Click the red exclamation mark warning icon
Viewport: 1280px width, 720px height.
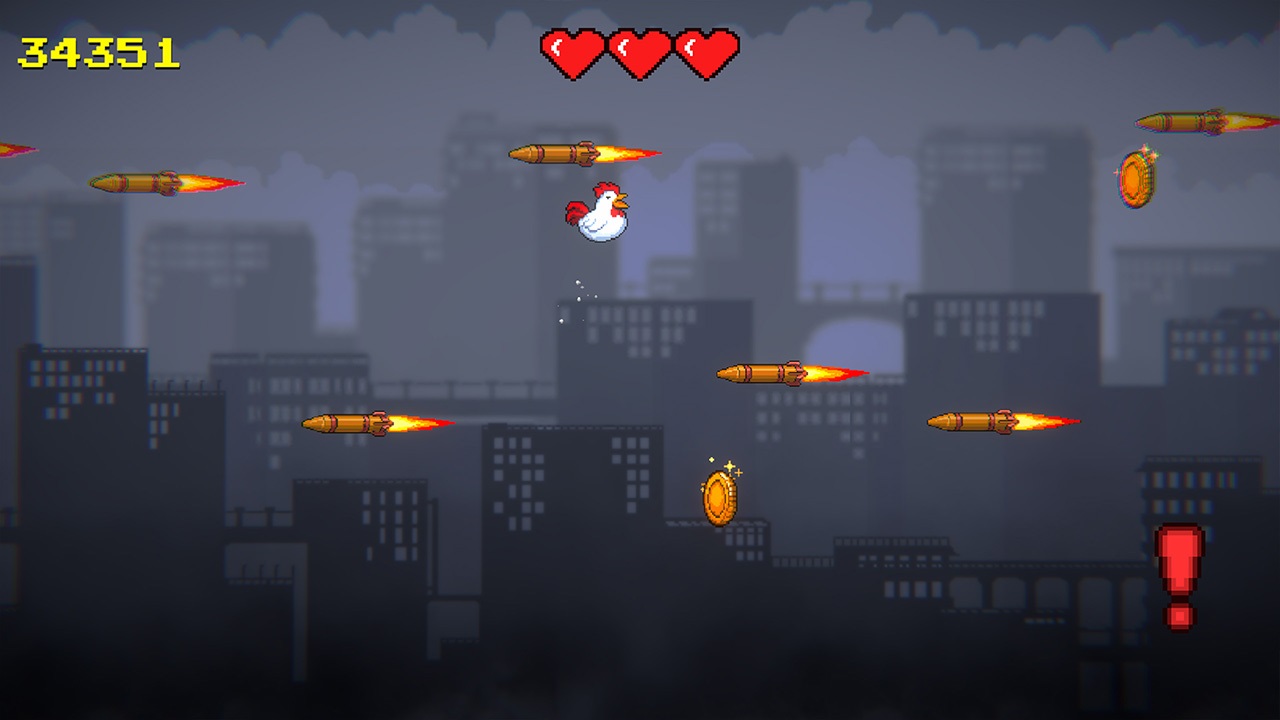point(1178,577)
